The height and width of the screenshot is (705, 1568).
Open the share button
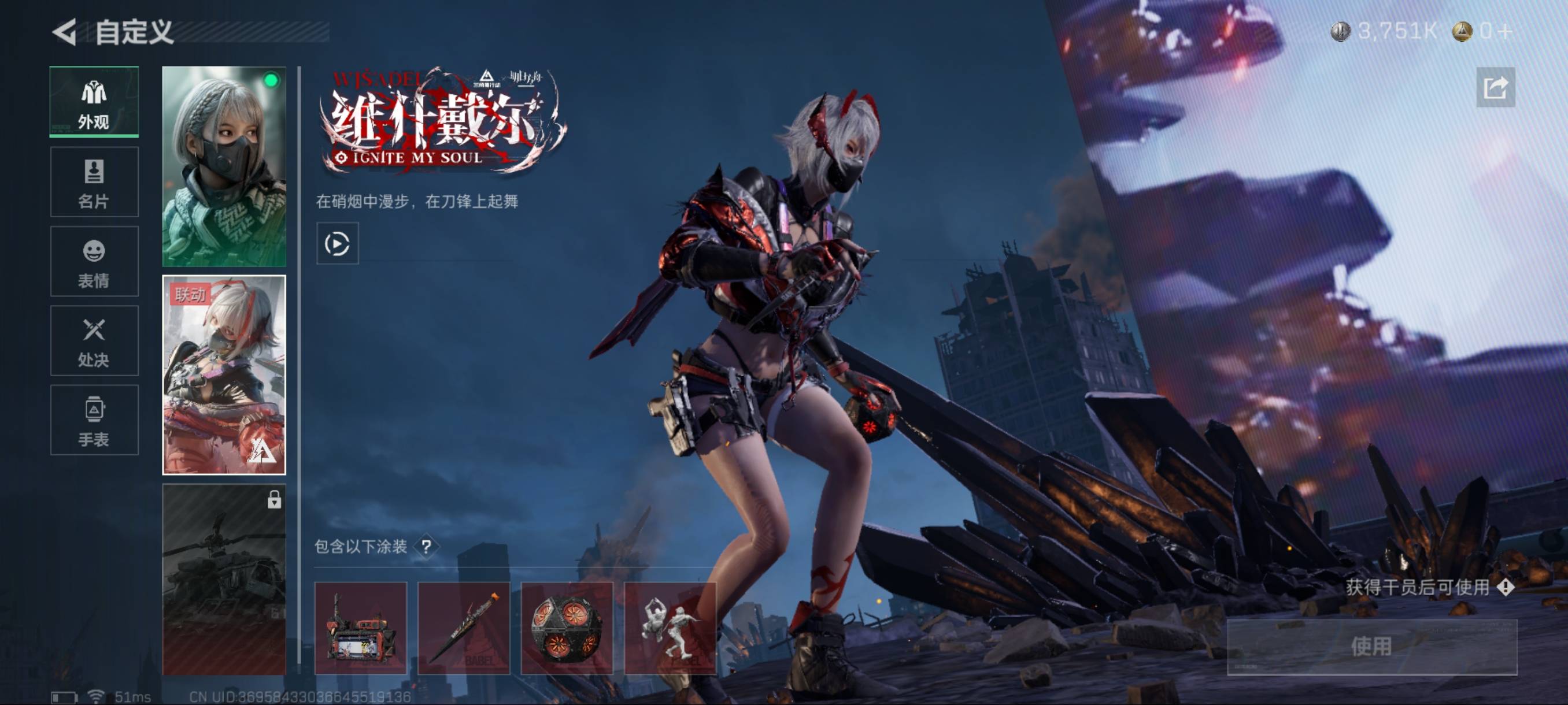1496,88
